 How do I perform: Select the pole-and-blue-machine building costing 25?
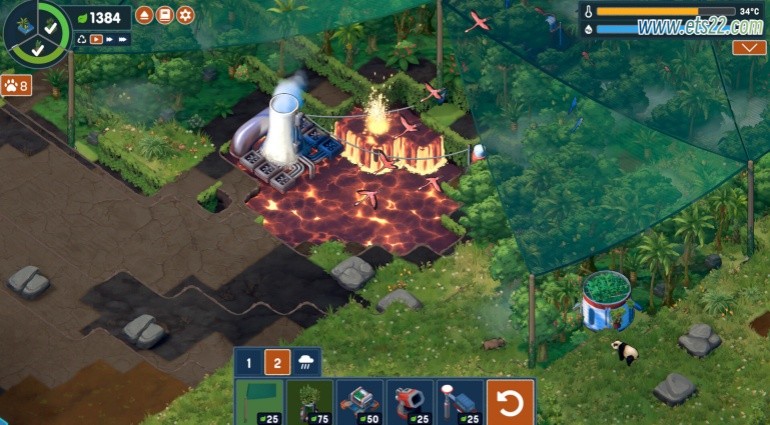click(x=459, y=402)
